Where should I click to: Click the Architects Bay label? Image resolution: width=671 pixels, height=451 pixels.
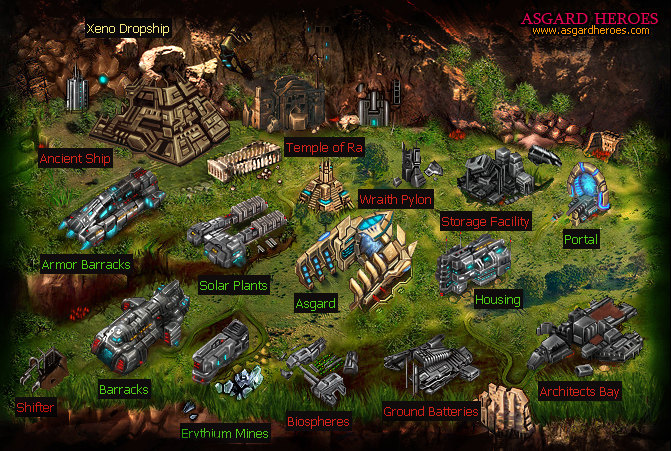coord(579,391)
